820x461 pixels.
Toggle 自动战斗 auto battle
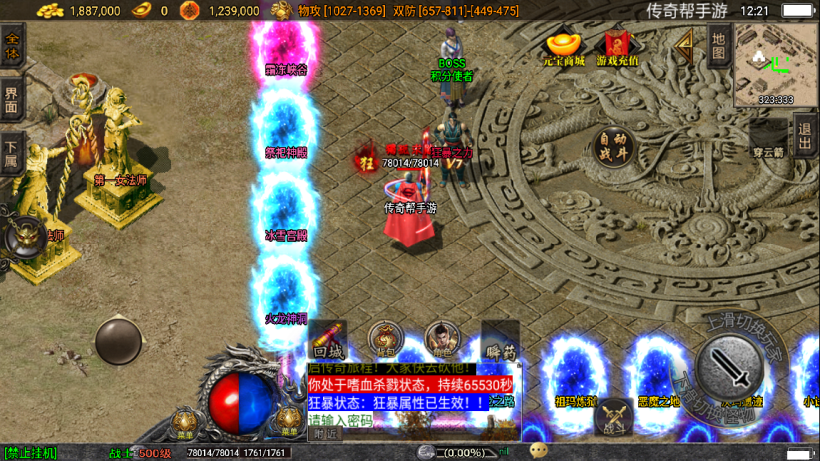pos(614,145)
